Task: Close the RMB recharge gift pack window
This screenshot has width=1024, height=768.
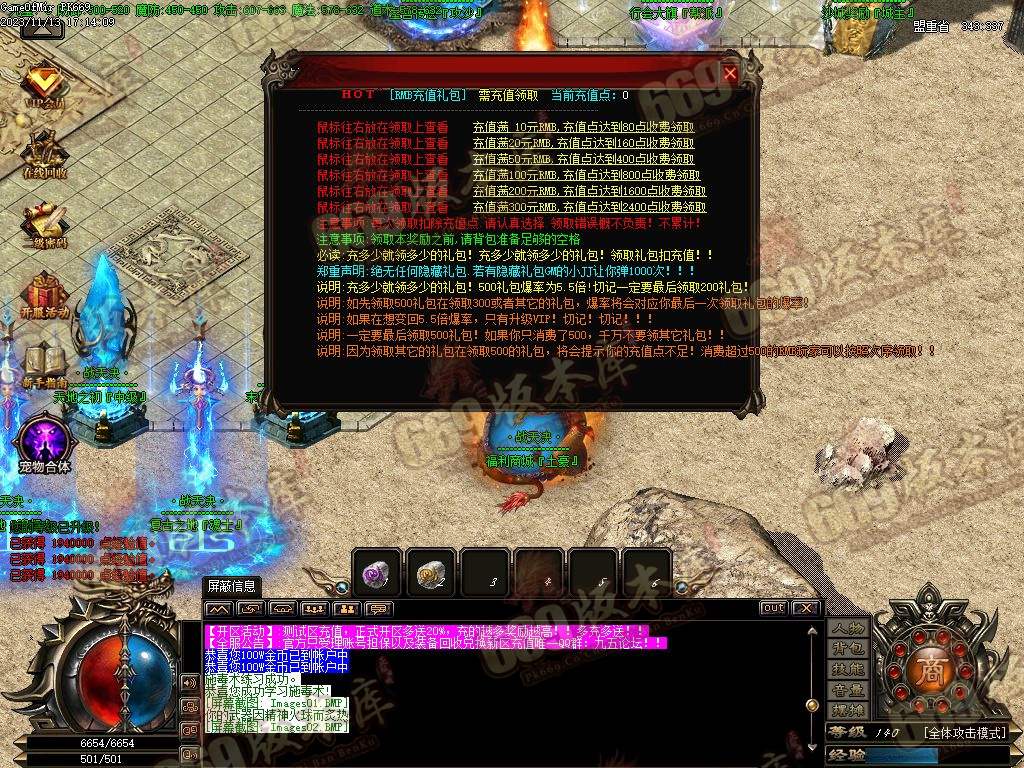Action: [730, 73]
